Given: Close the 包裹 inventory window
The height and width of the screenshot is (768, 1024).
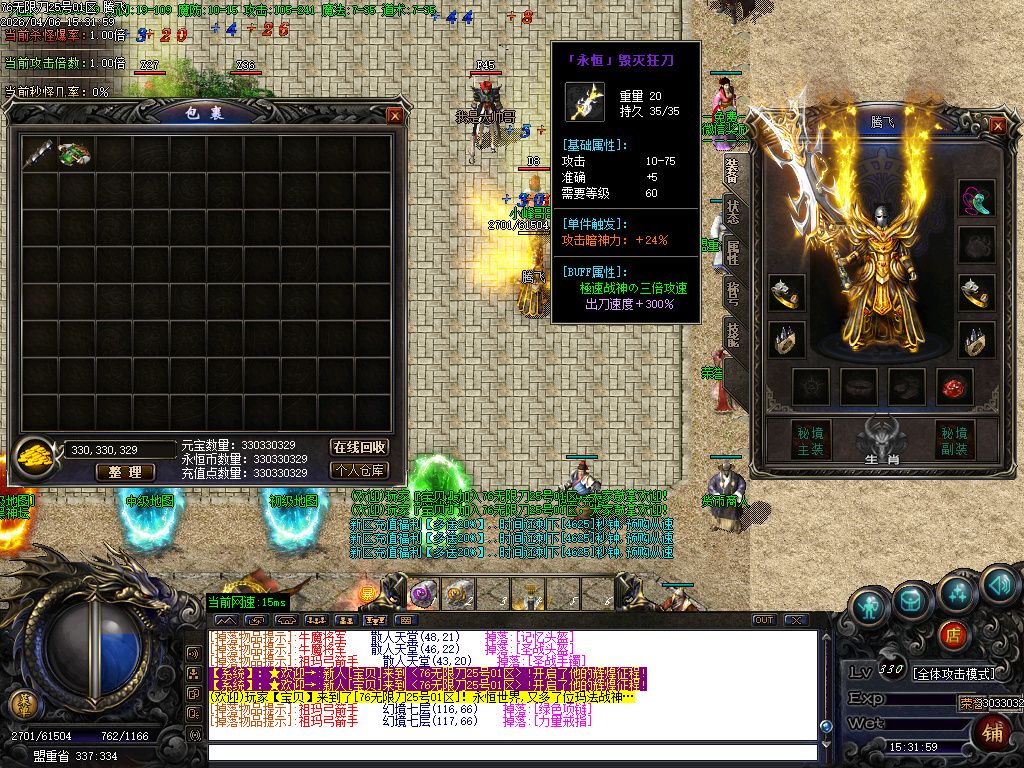Looking at the screenshot, I should [x=396, y=115].
